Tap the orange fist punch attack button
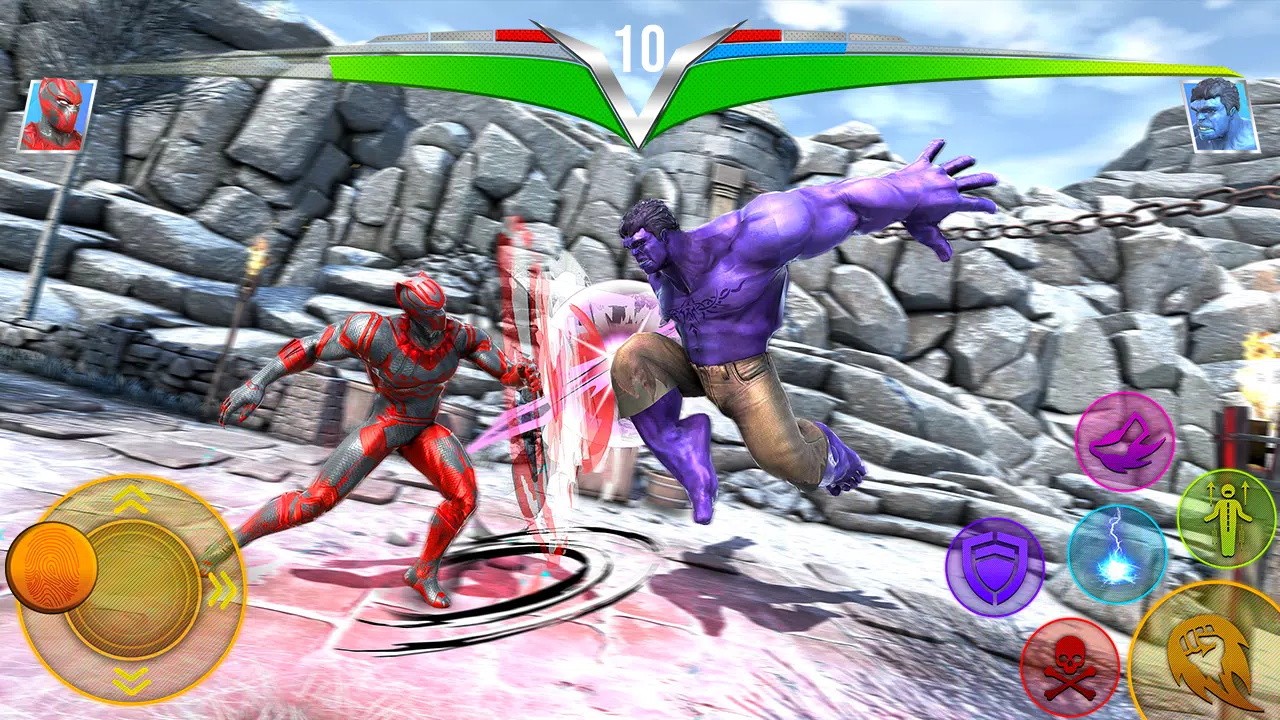This screenshot has width=1280, height=720. pyautogui.click(x=1209, y=657)
